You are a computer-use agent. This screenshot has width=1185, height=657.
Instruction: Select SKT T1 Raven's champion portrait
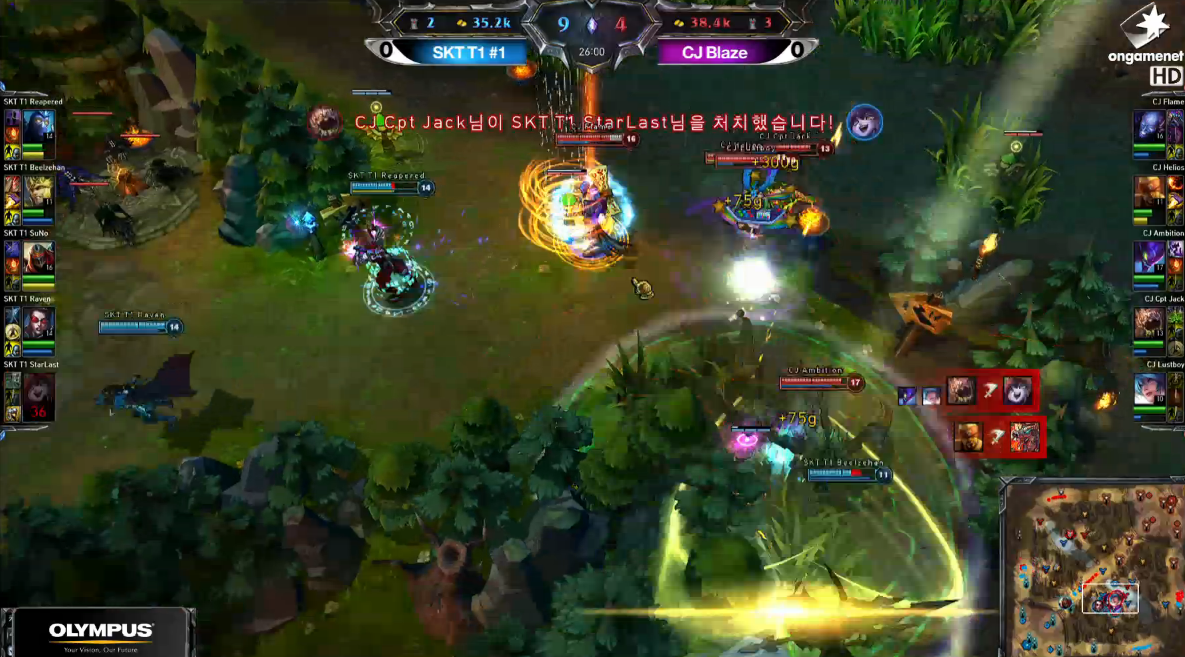39,322
